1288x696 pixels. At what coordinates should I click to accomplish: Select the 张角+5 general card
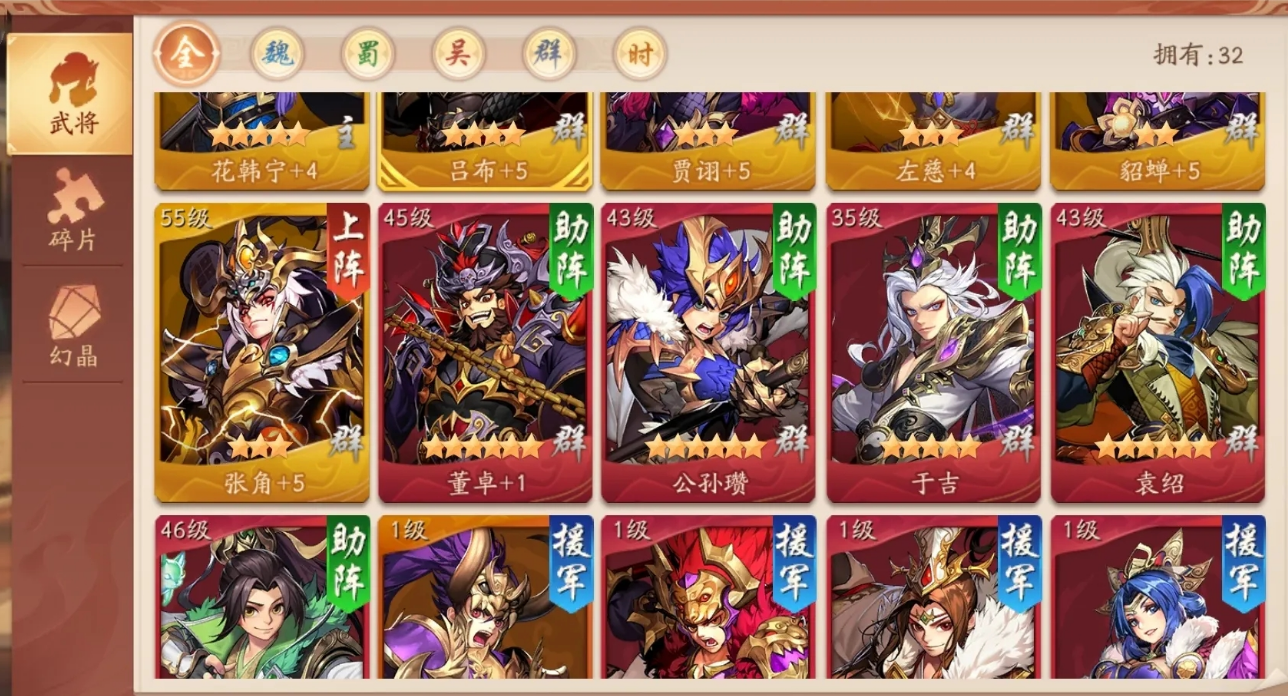point(262,352)
